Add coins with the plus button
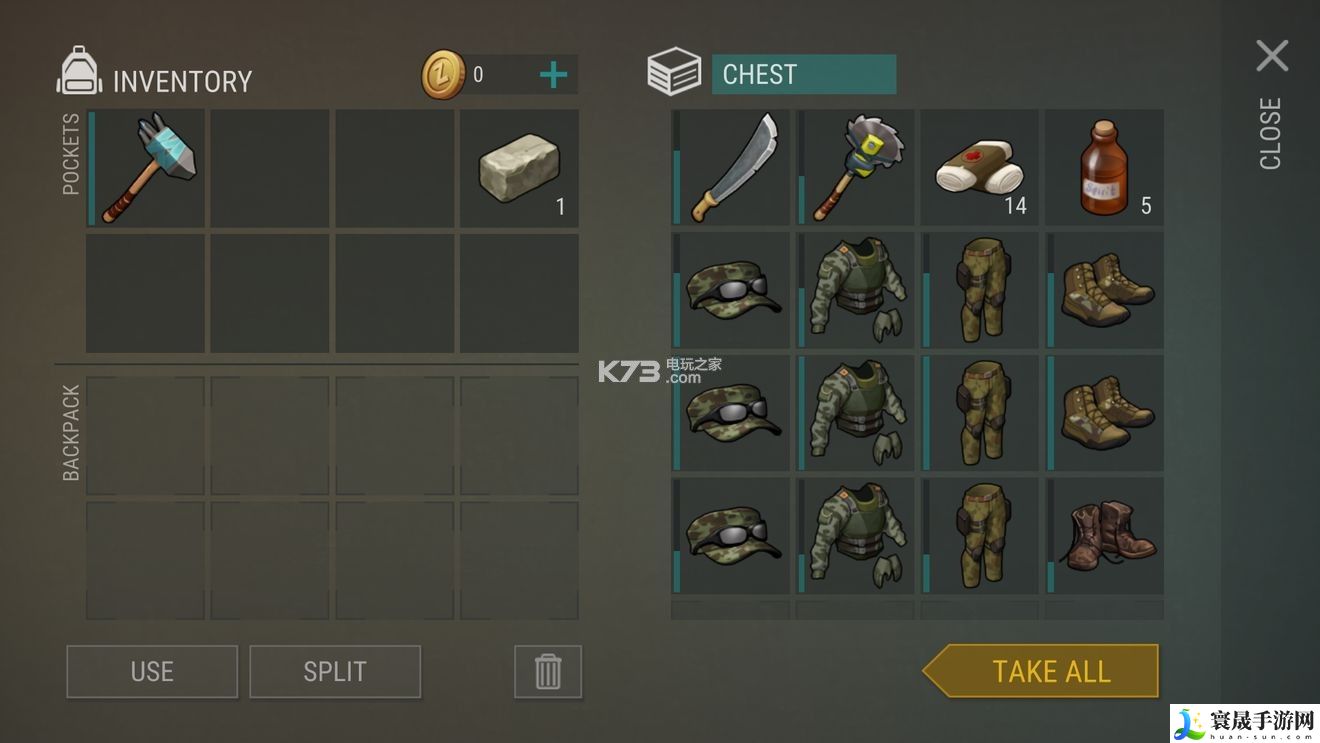This screenshot has height=743, width=1320. pyautogui.click(x=553, y=75)
